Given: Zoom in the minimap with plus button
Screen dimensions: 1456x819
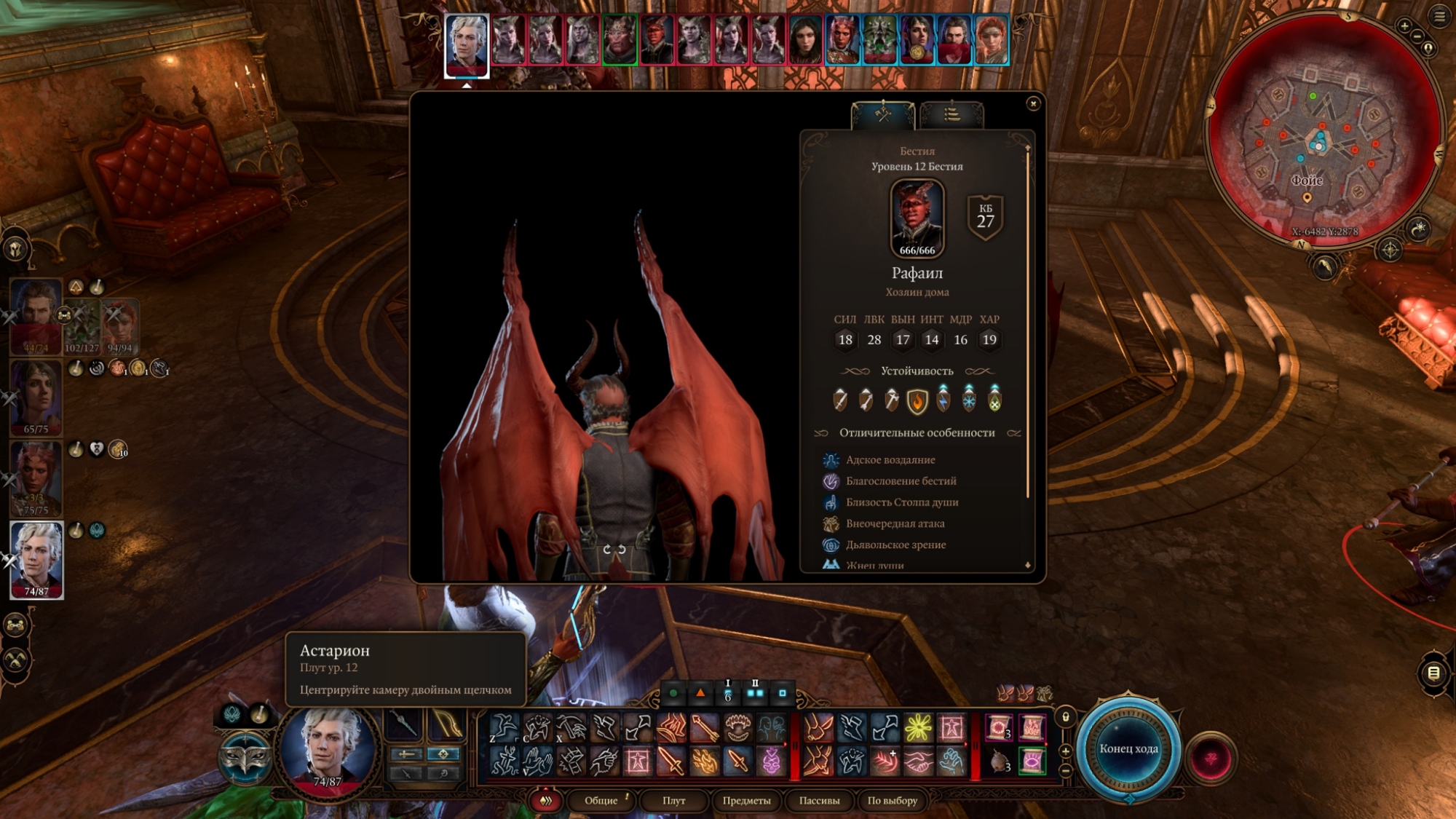Looking at the screenshot, I should click(1404, 26).
